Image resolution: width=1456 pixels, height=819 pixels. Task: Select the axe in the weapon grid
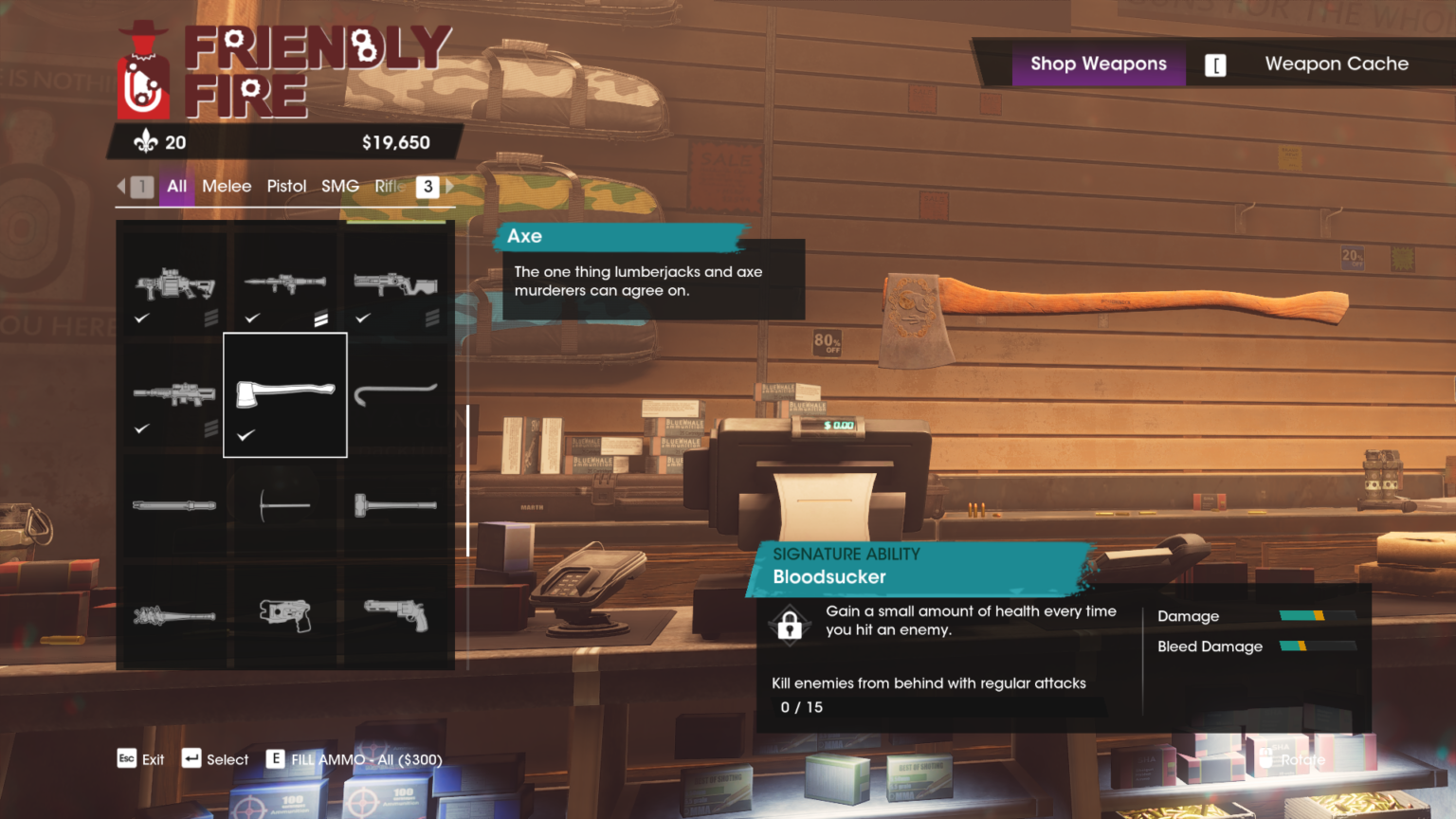tap(285, 393)
